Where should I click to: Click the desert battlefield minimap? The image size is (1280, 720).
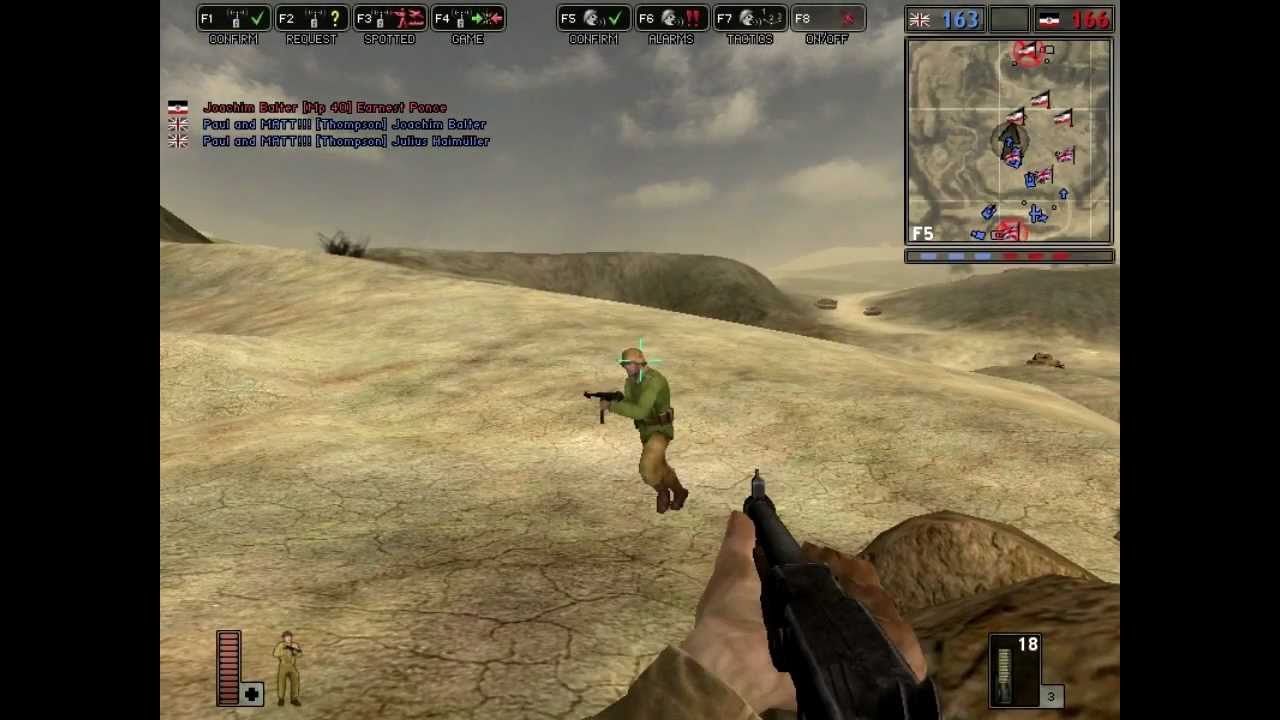(1009, 141)
